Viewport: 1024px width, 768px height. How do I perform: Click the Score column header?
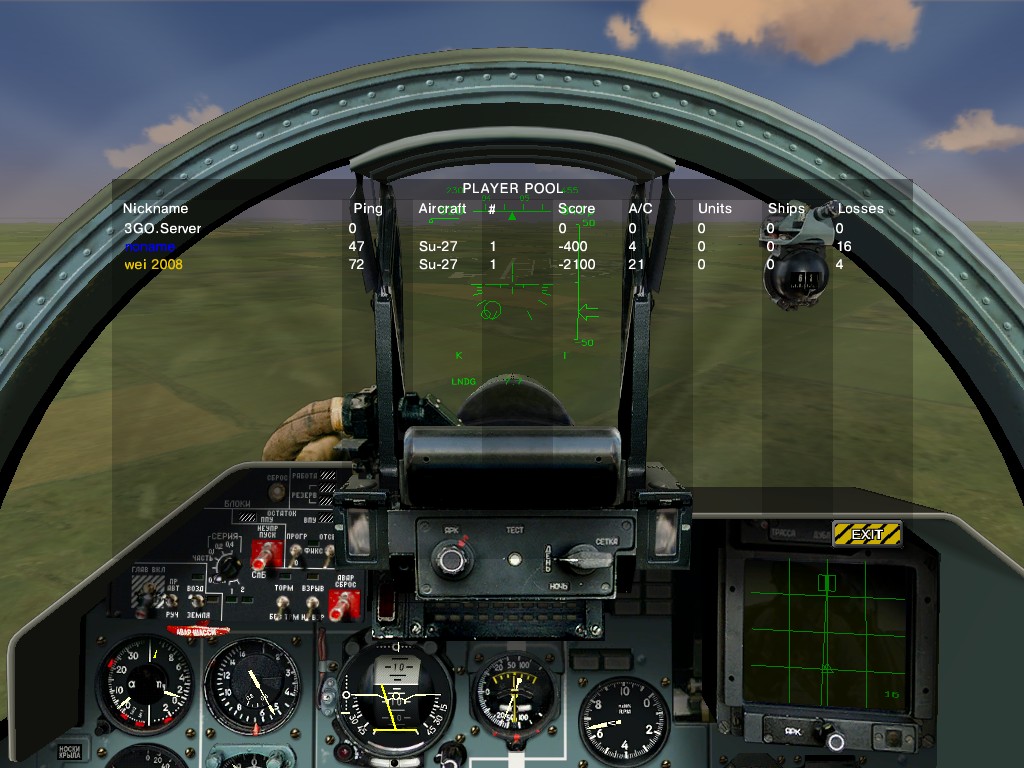[x=576, y=209]
